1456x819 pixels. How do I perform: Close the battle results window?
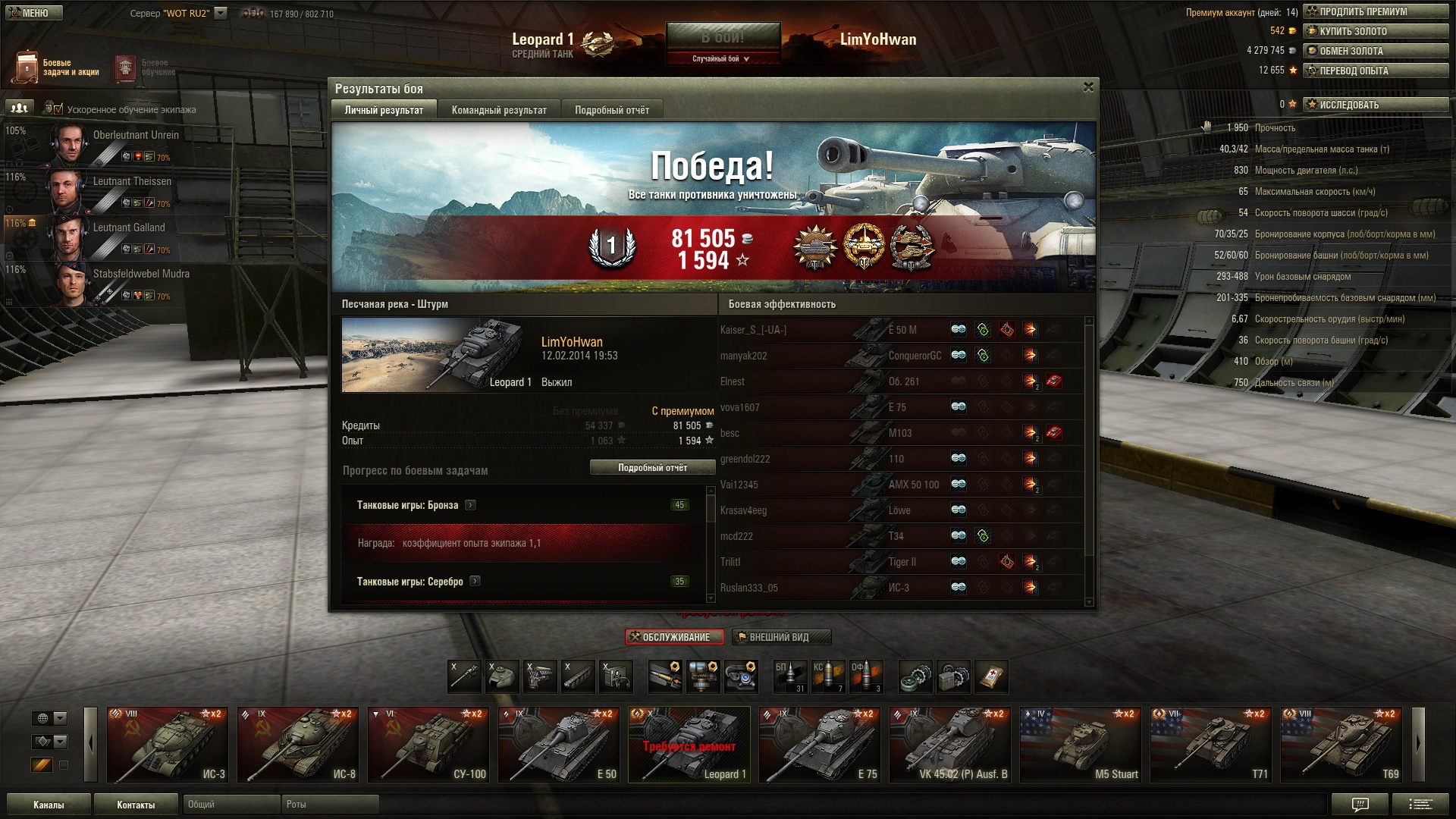click(x=1088, y=87)
